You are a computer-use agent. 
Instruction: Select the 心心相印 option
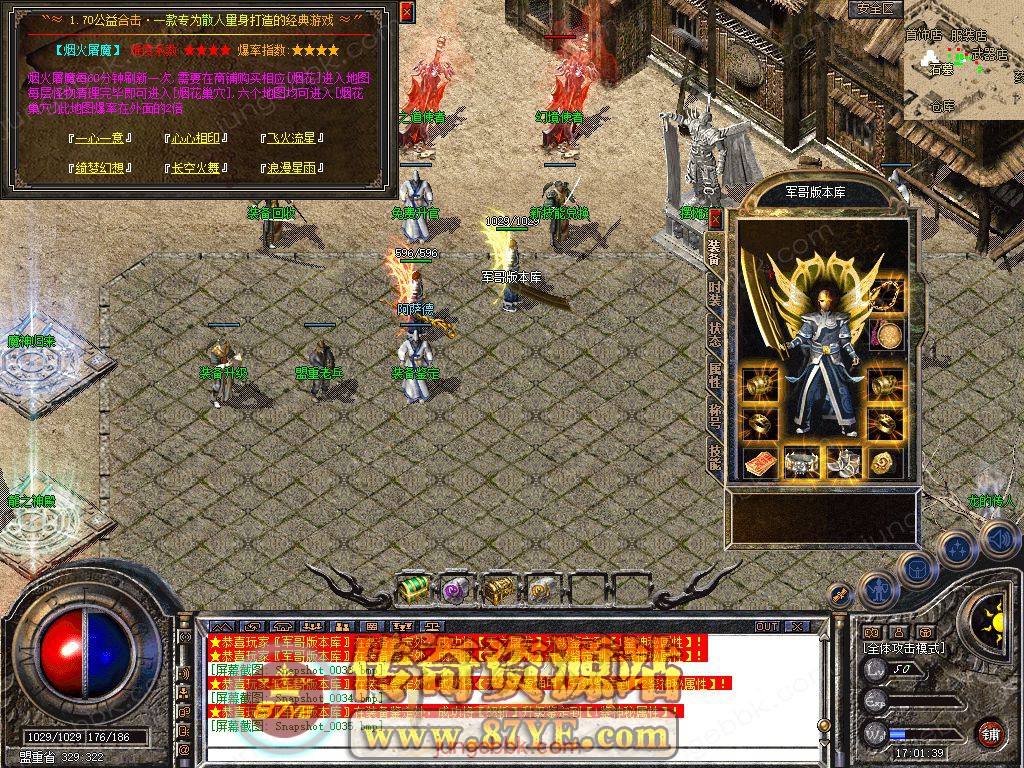coord(195,139)
